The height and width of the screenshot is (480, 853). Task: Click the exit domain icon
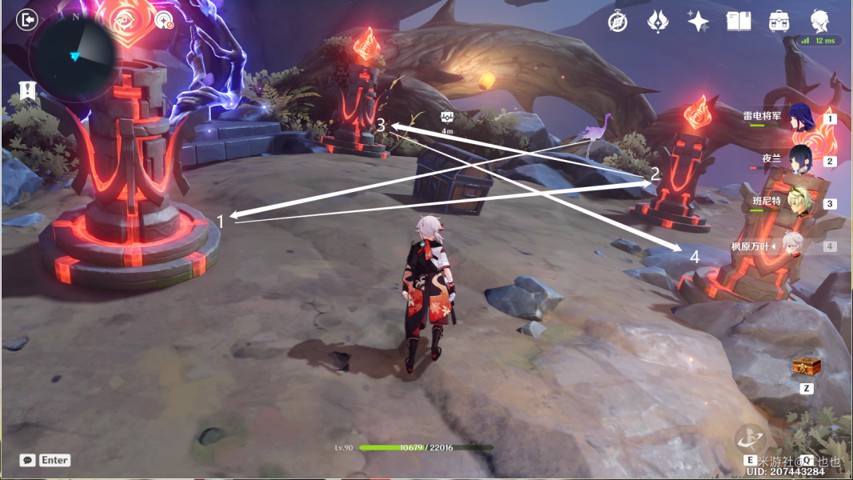[x=28, y=19]
